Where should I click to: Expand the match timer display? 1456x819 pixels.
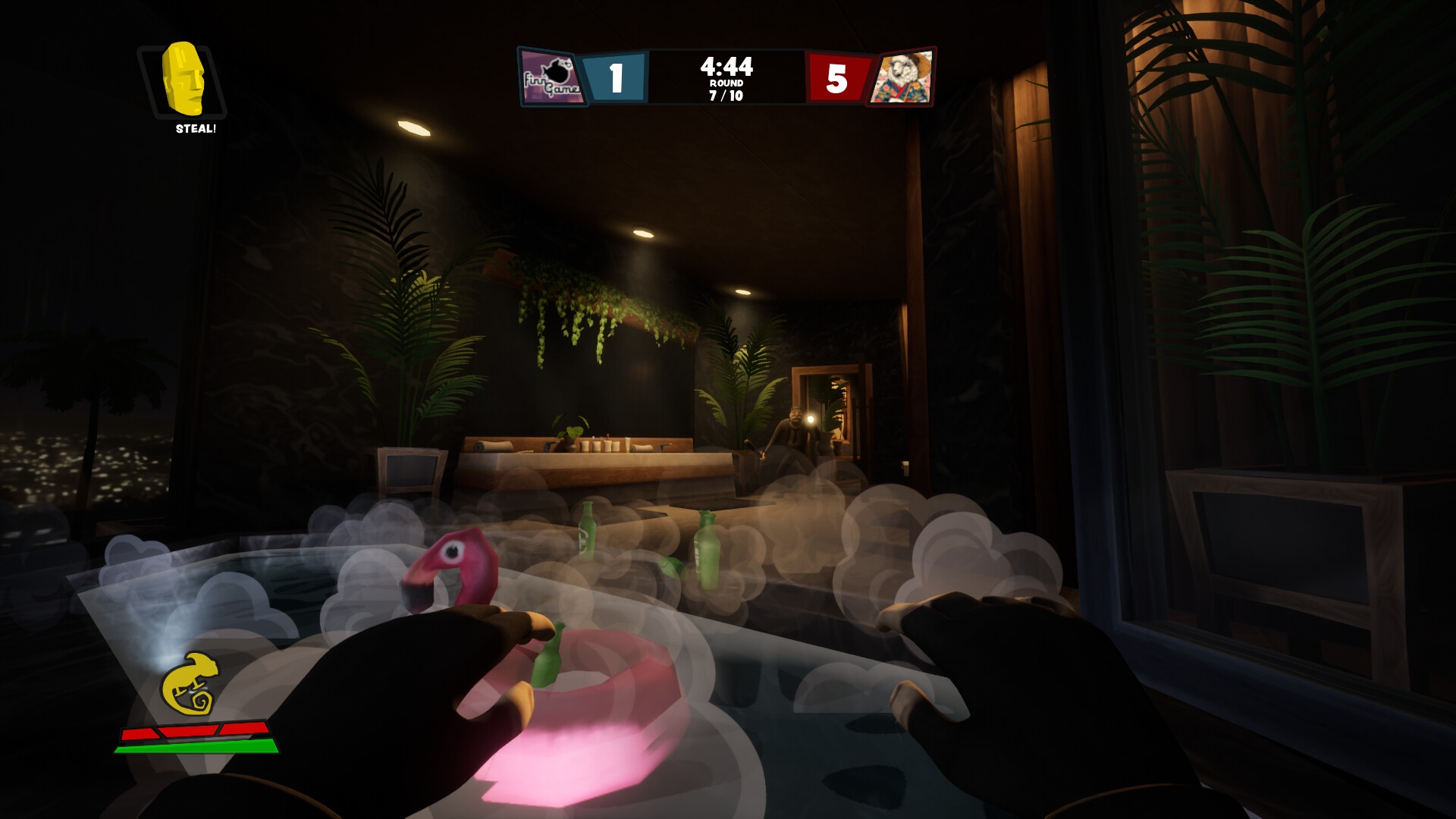click(x=725, y=68)
